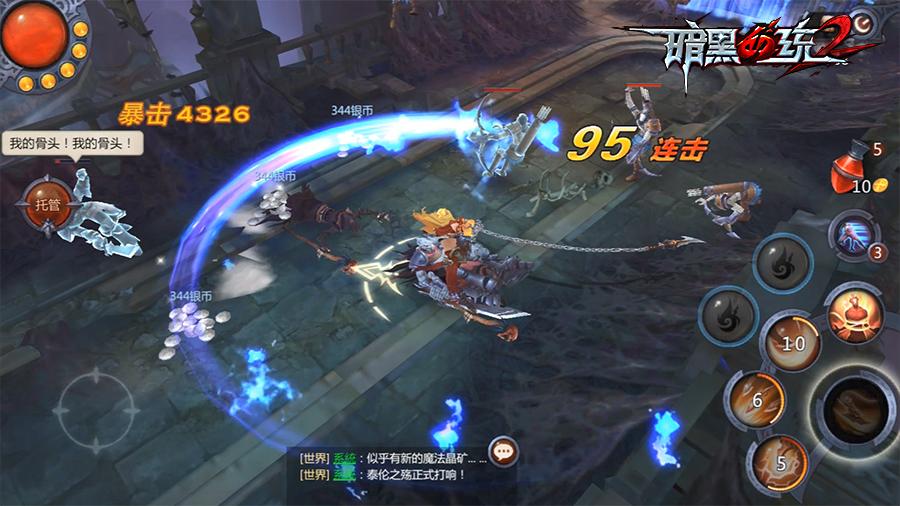This screenshot has height=506, width=900.
Task: Trigger the orange meditating-figure skill
Action: tap(856, 311)
